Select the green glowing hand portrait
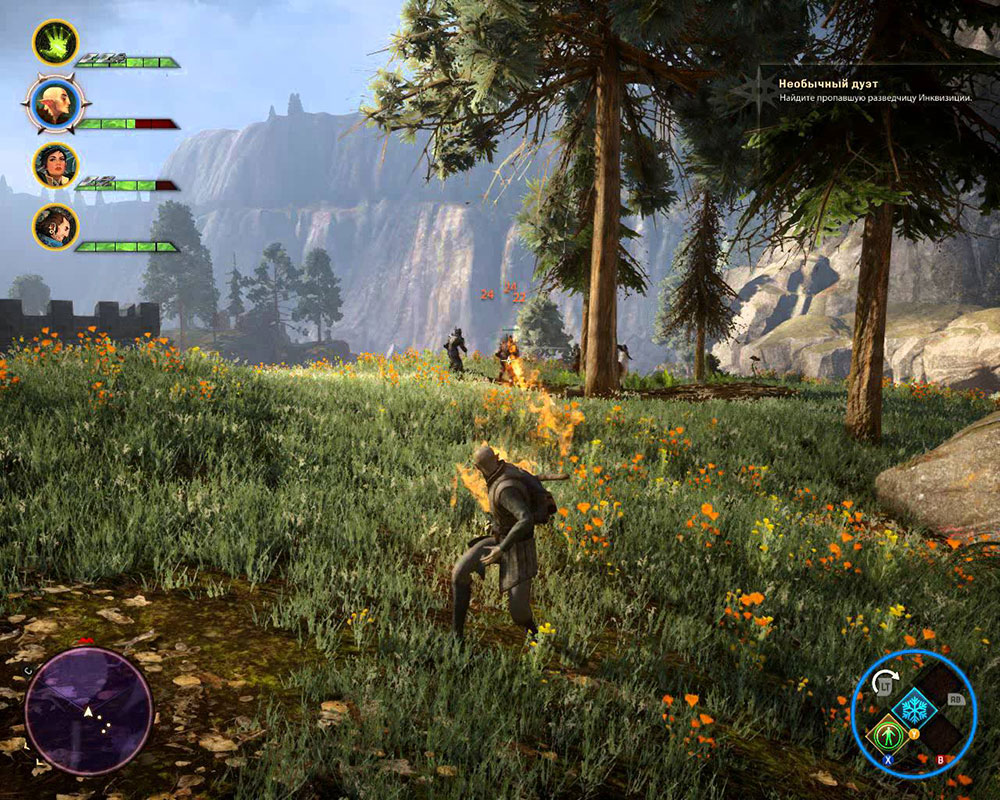 (x=55, y=43)
